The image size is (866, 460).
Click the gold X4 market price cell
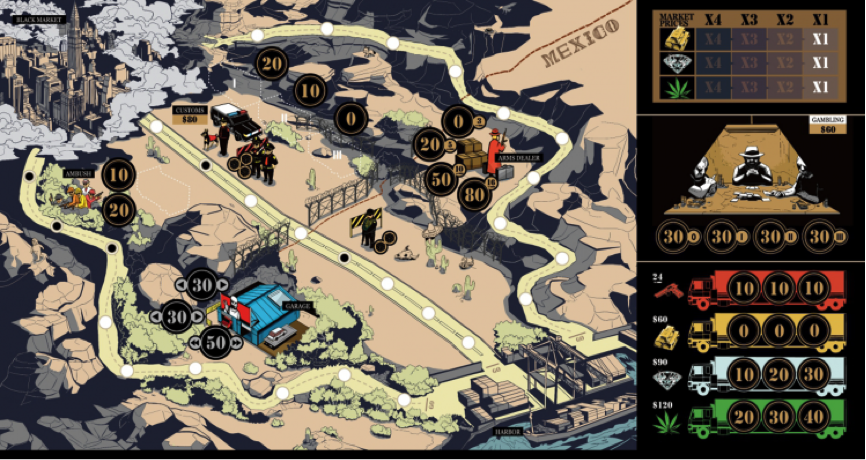(713, 40)
